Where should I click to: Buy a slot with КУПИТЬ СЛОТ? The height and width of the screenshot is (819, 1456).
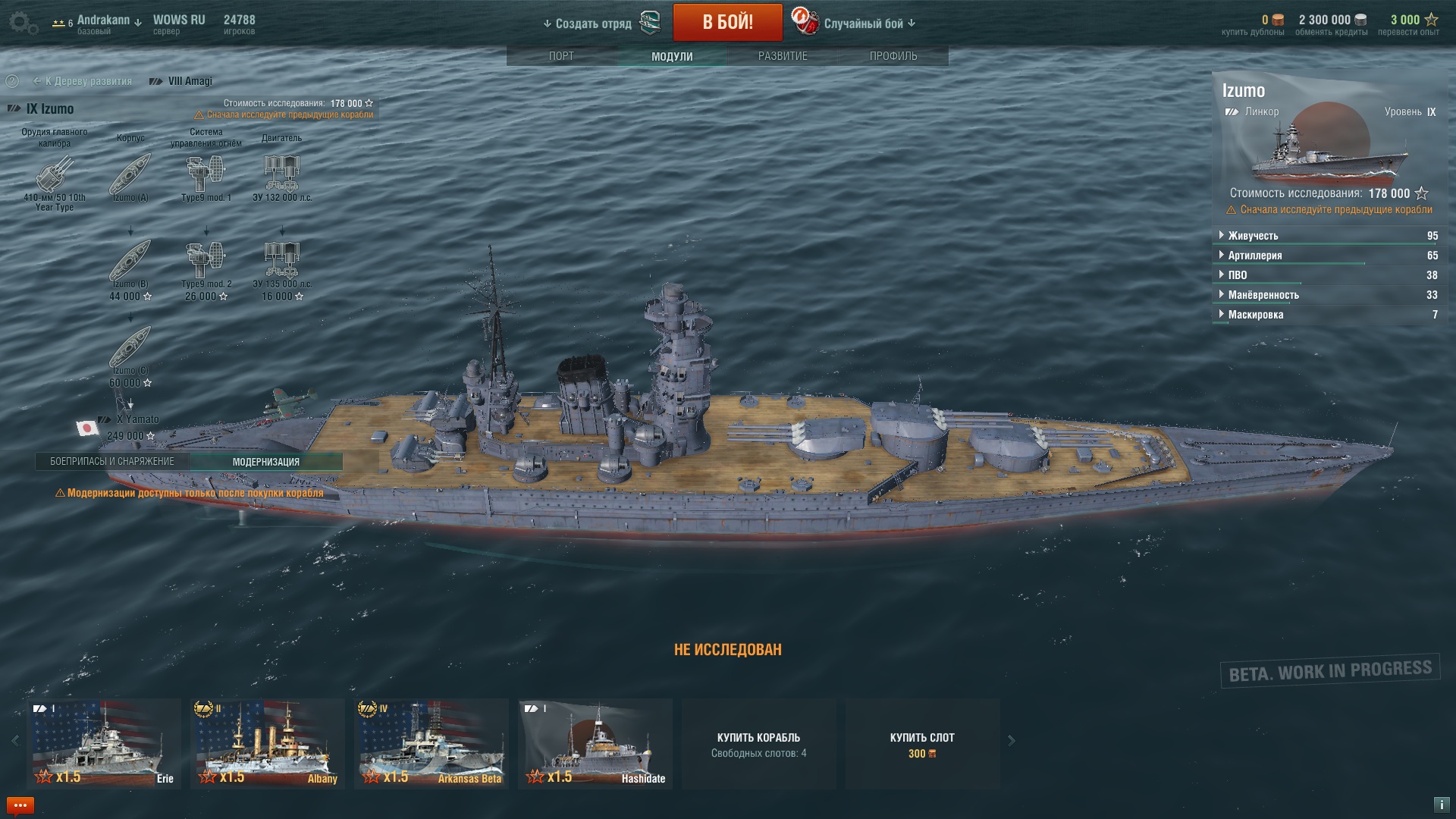click(x=922, y=743)
